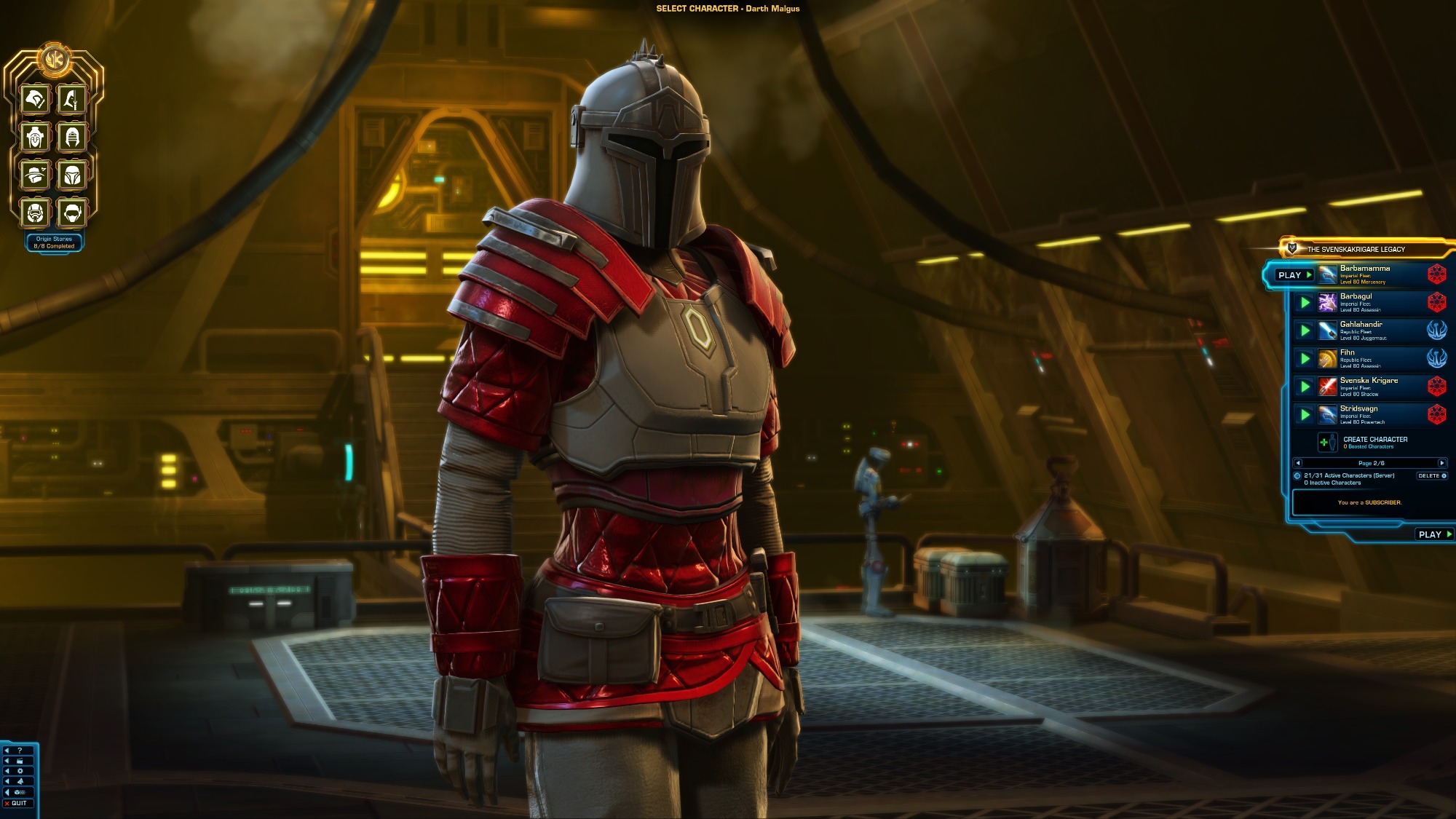Screen dimensions: 1456x819
Task: Select the Smuggler hat origin icon
Action: 35,175
